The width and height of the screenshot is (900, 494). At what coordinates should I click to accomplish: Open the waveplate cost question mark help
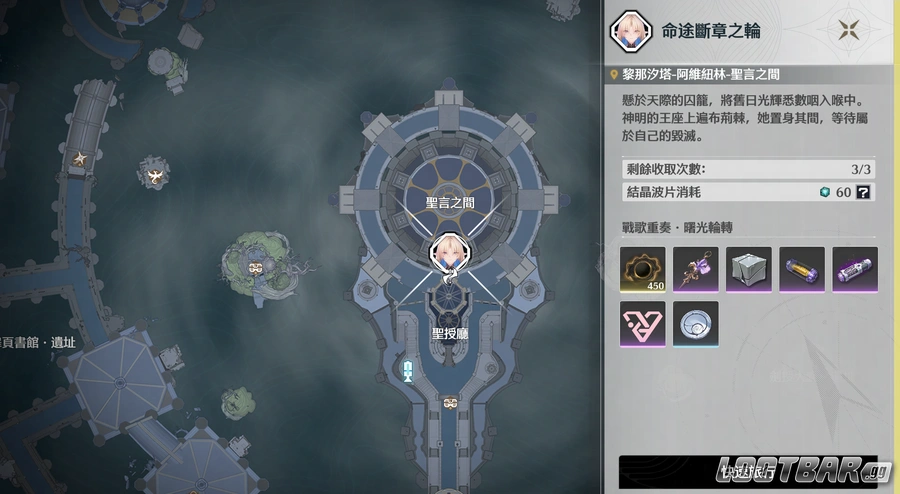point(863,191)
